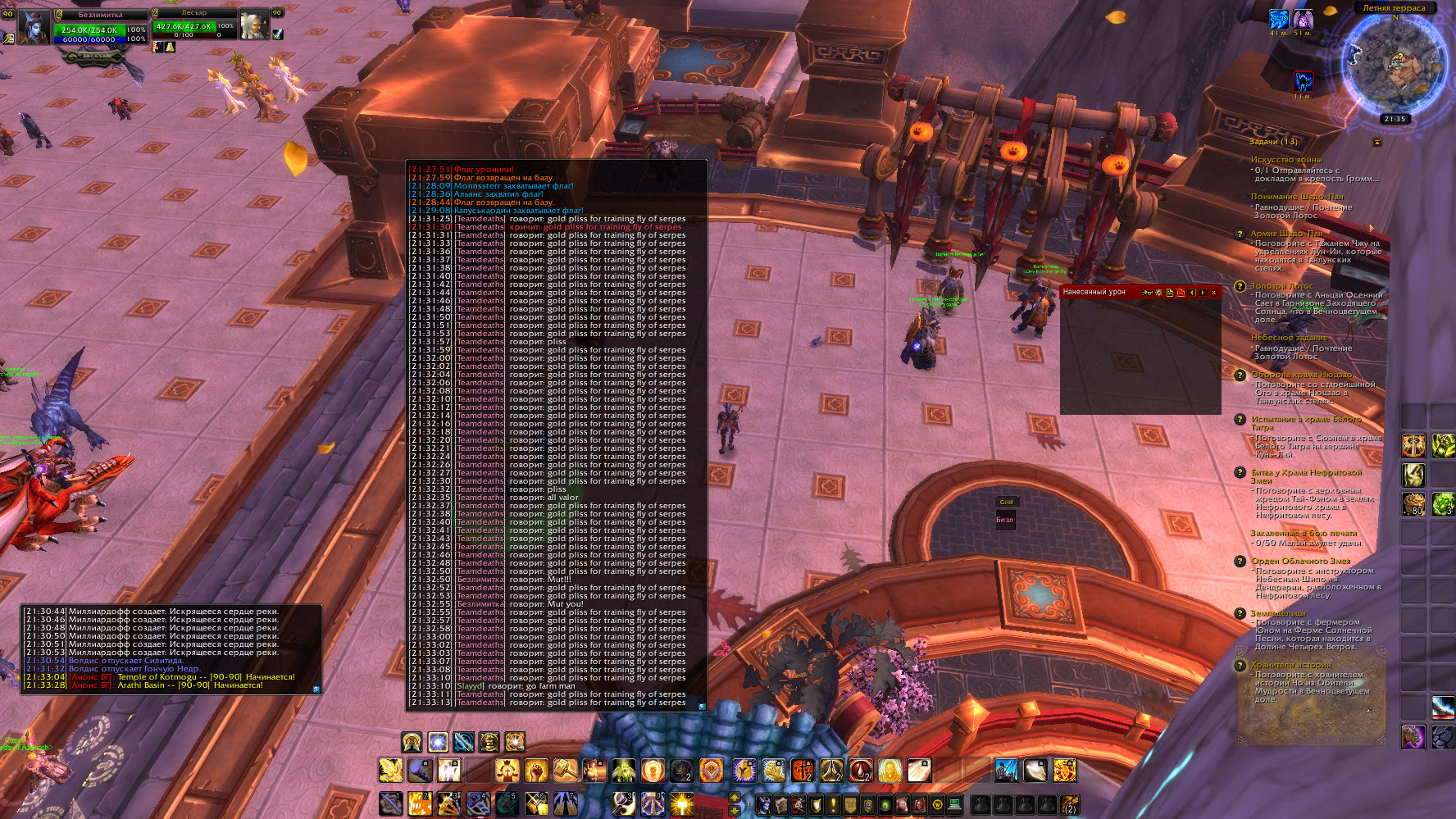The image size is (1456, 819).
Task: Click the circular minimap
Action: tap(1395, 65)
